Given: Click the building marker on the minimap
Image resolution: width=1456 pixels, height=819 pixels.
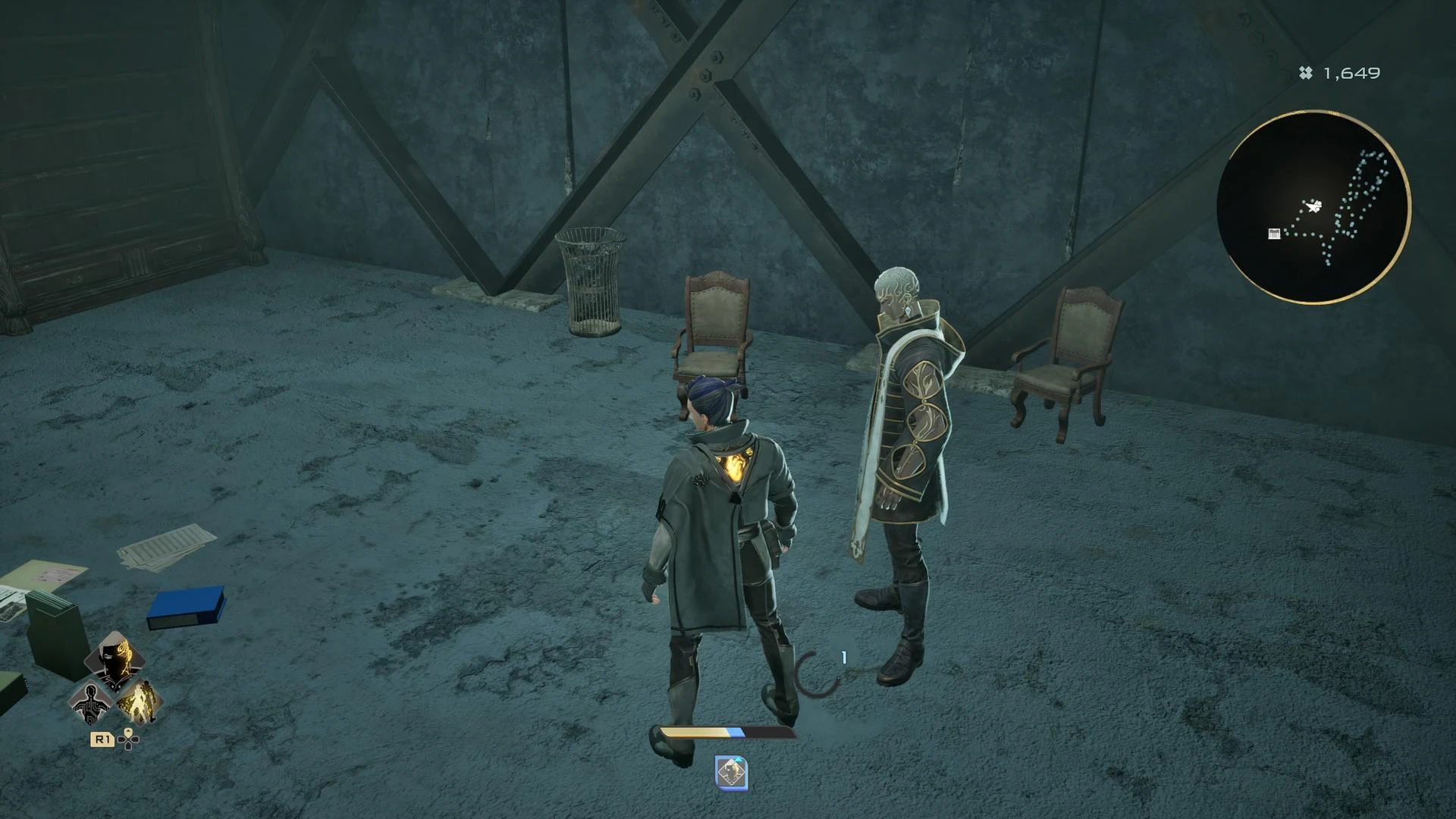Looking at the screenshot, I should pyautogui.click(x=1274, y=234).
